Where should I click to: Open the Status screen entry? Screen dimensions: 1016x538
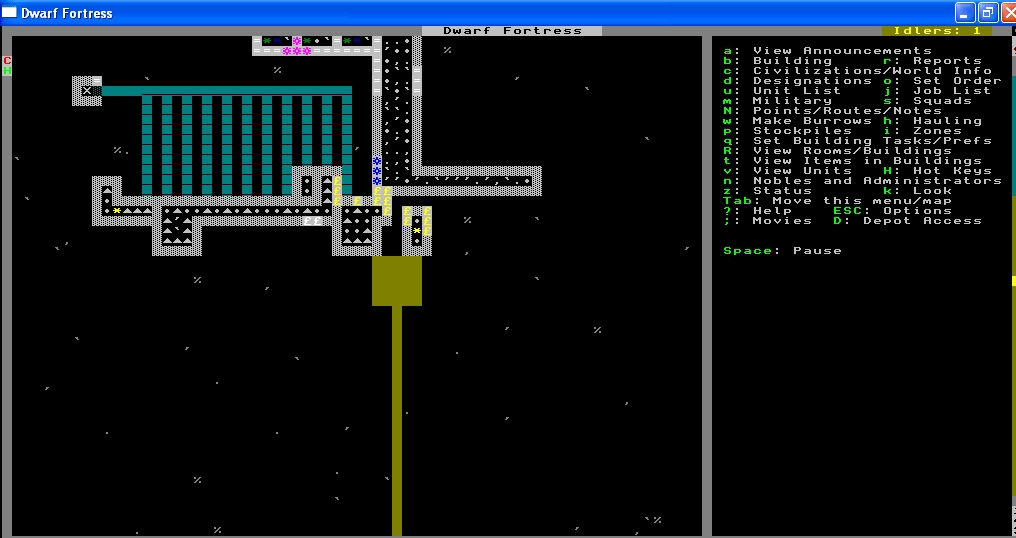click(x=782, y=191)
